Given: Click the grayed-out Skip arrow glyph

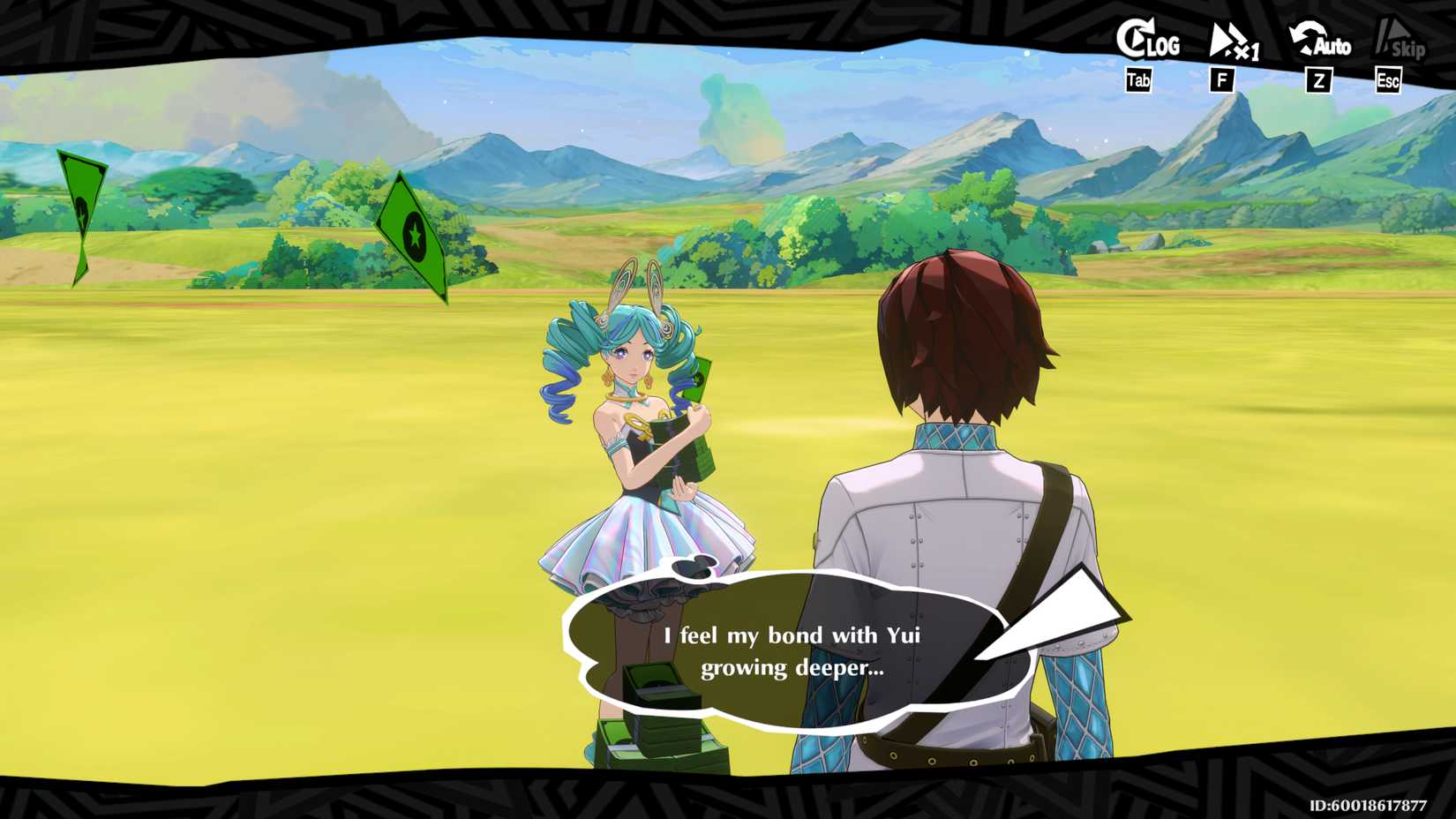Looking at the screenshot, I should 1385,34.
